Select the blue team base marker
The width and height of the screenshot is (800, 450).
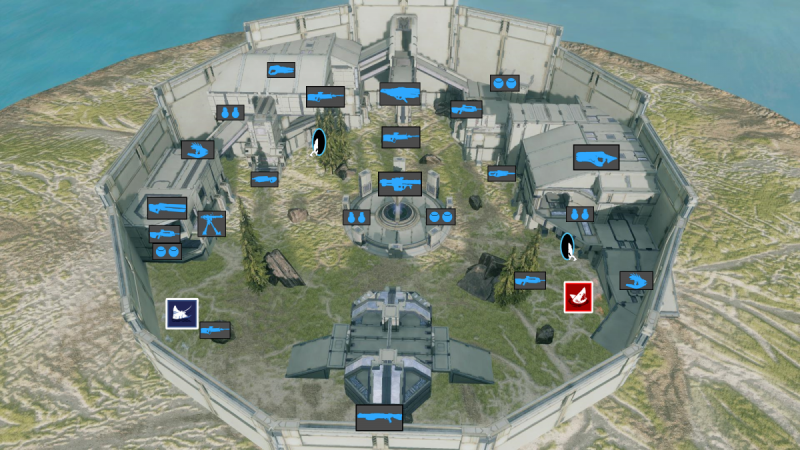click(x=182, y=314)
